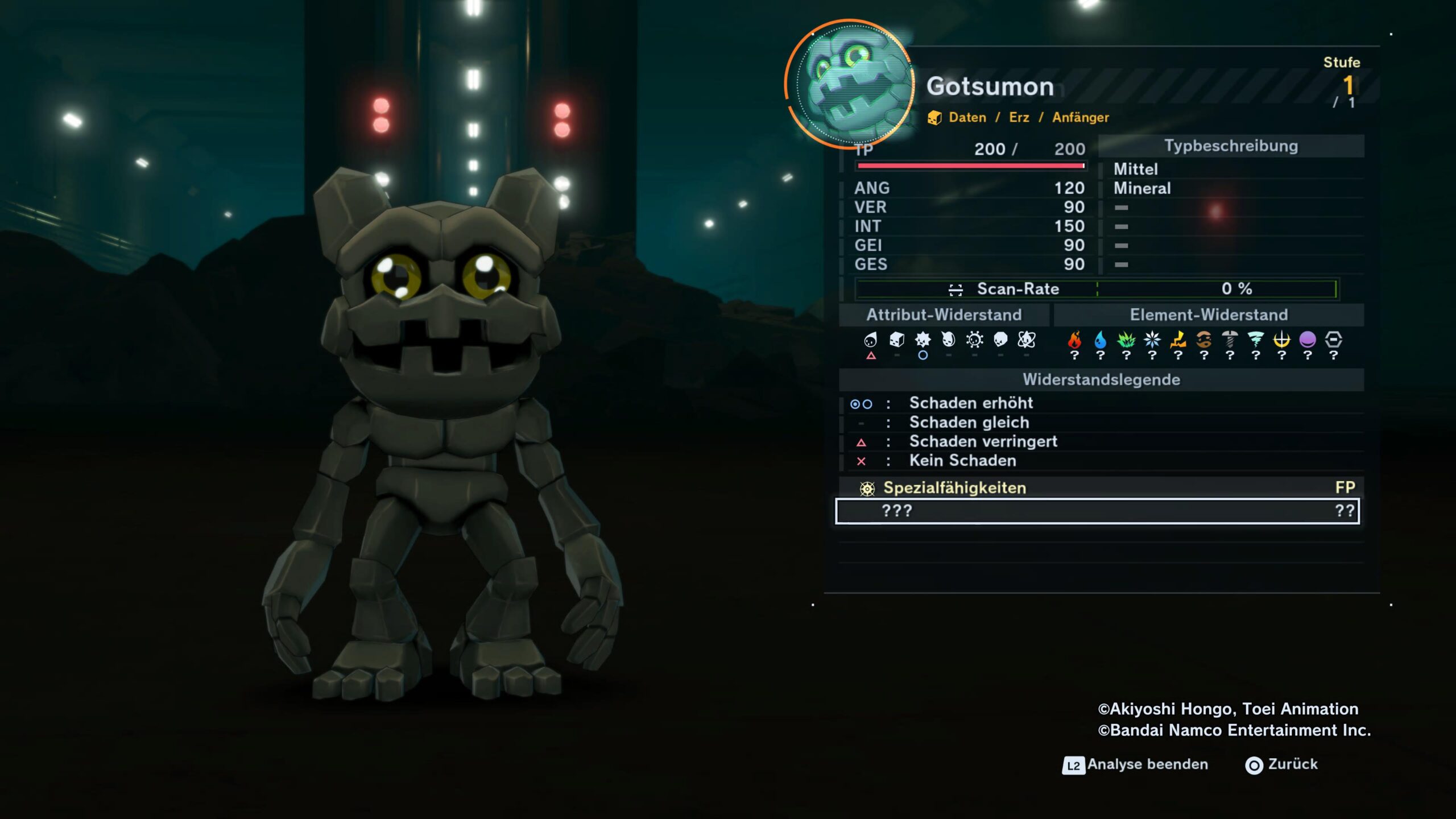Select the ice snowflake element icon
Viewport: 1456px width, 819px height.
click(x=1152, y=340)
